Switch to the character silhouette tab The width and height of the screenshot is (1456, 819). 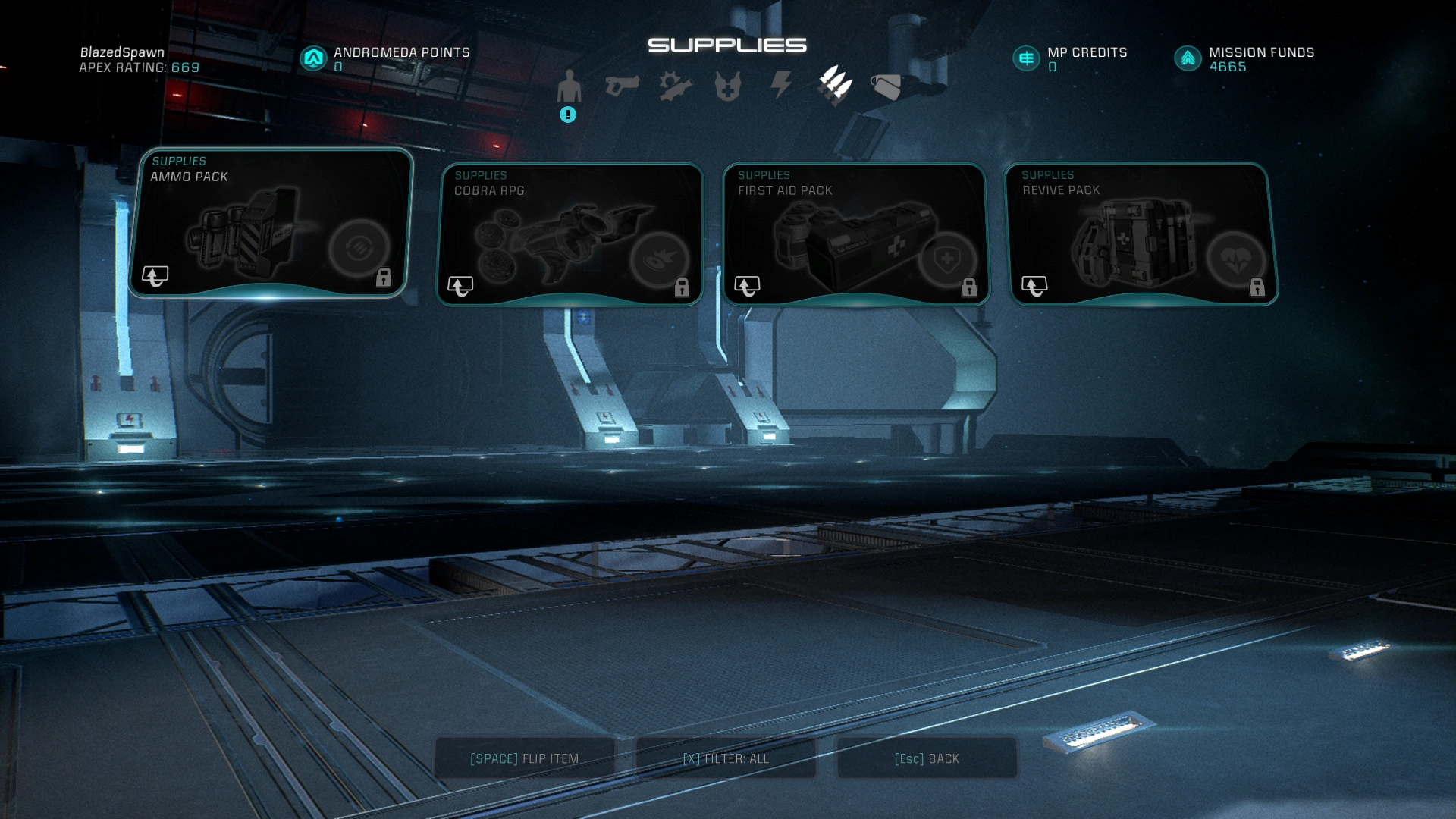click(x=569, y=86)
